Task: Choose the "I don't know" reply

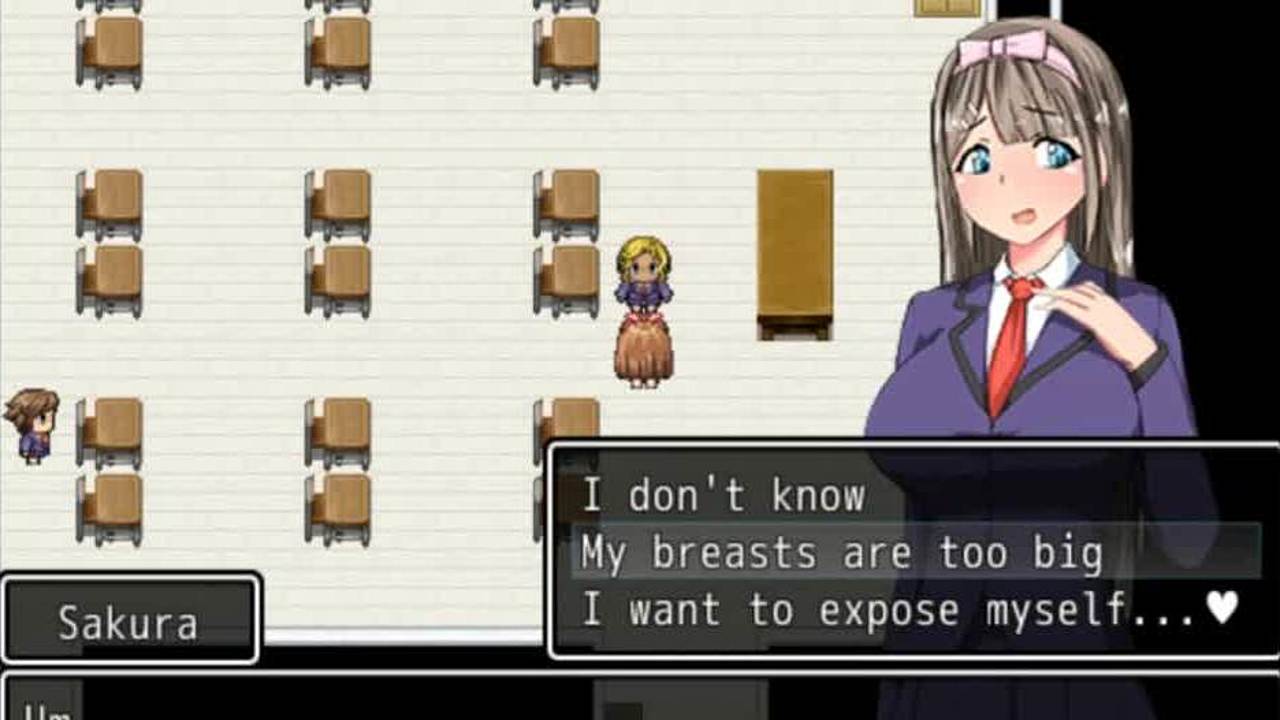Action: click(723, 496)
